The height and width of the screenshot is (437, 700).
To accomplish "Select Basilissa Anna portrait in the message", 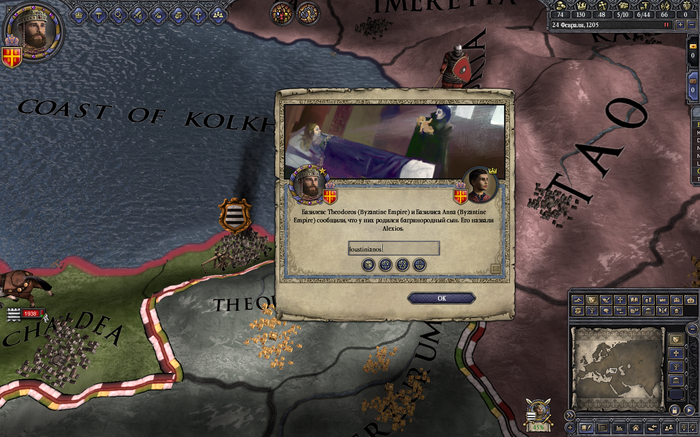I will (x=482, y=185).
